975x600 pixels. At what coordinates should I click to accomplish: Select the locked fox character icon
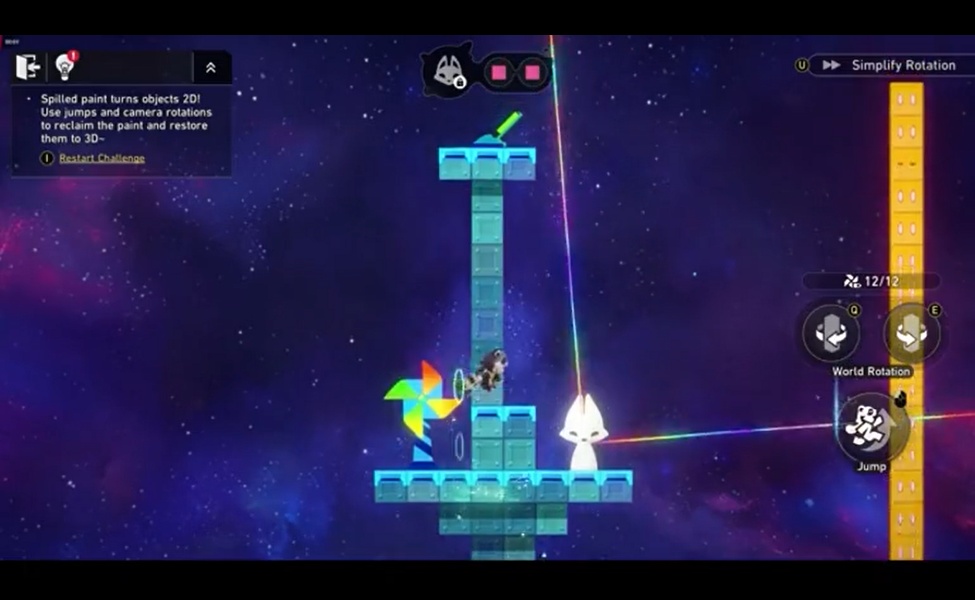(x=447, y=71)
